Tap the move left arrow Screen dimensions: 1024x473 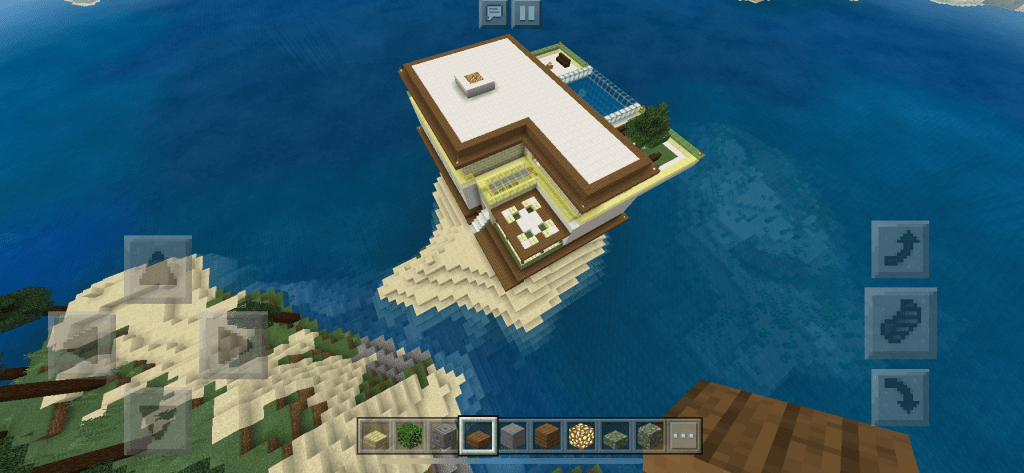coord(83,344)
